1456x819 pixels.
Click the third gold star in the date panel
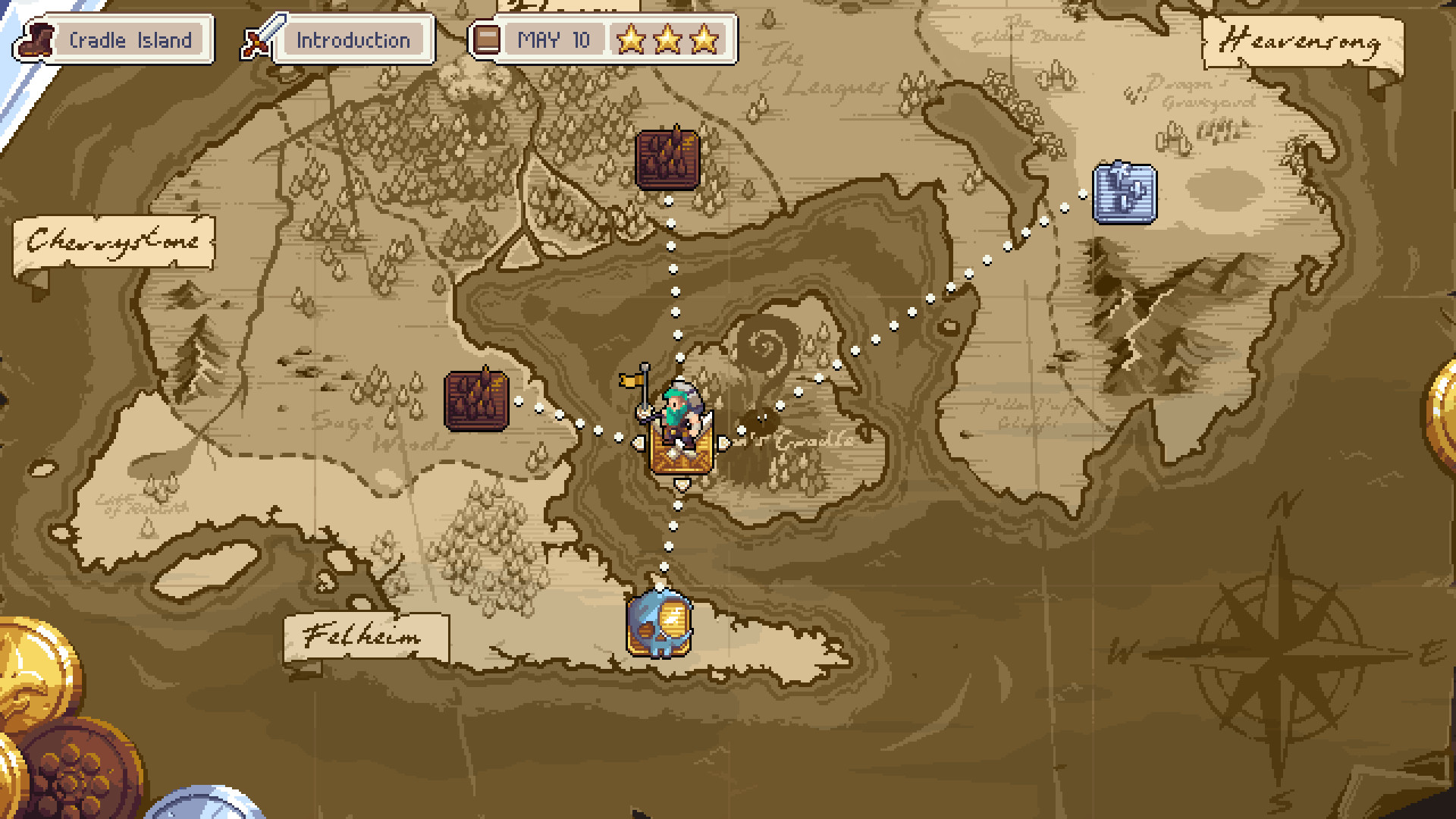tap(704, 39)
